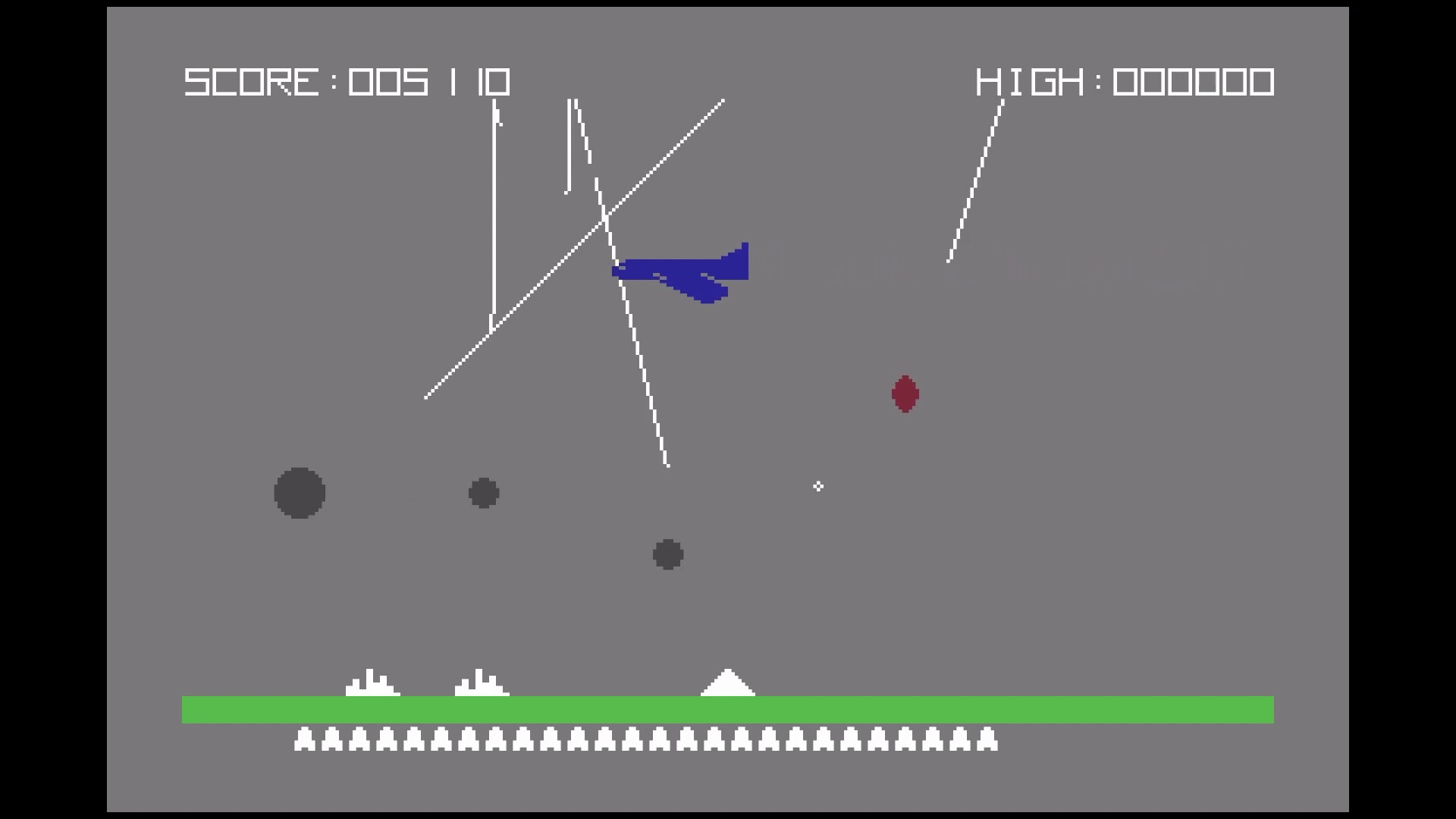
Task: Click the small white diamond projectile
Action: click(x=818, y=487)
